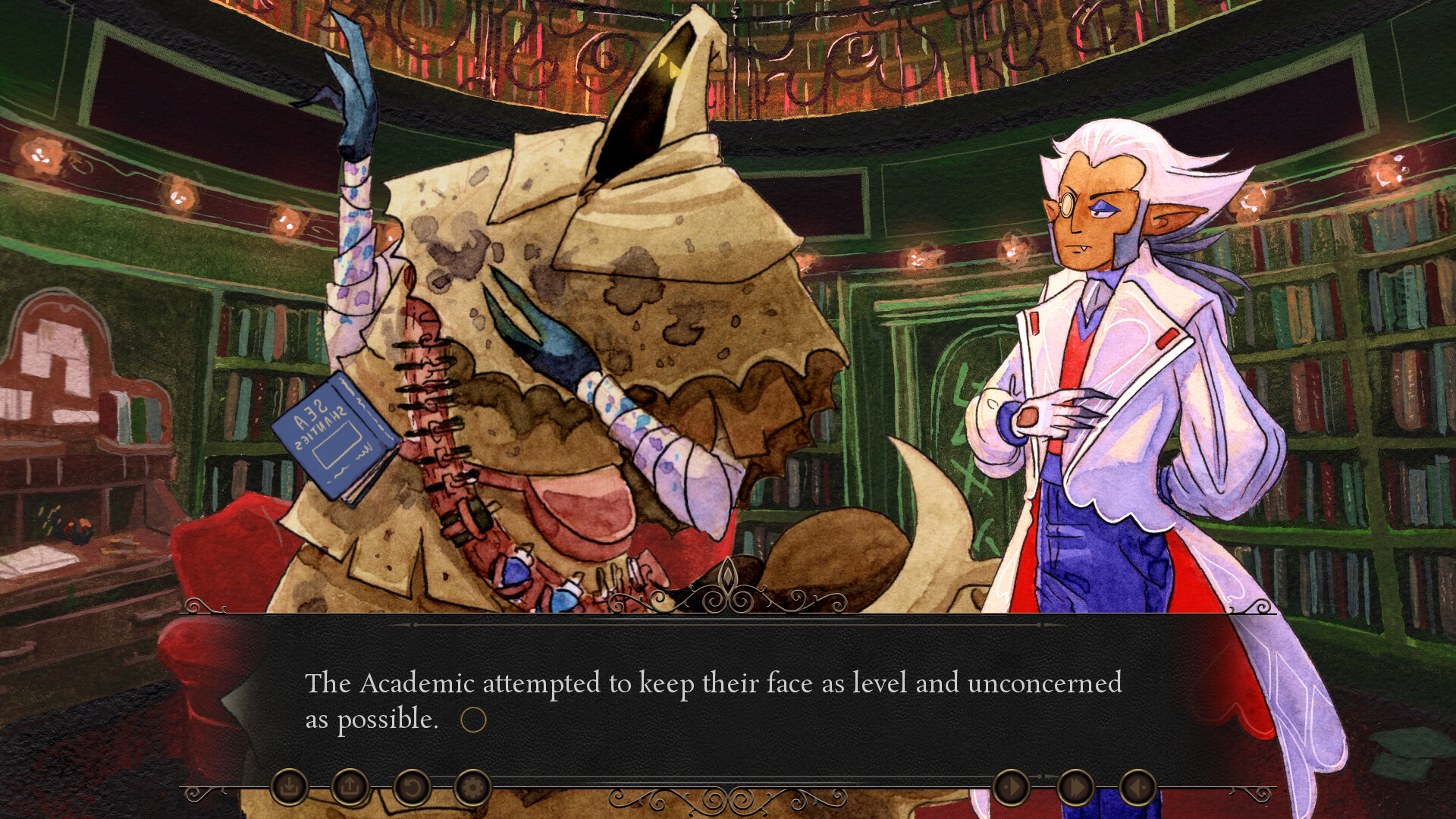Open the load game upload-arrow button
The height and width of the screenshot is (819, 1456).
350,788
